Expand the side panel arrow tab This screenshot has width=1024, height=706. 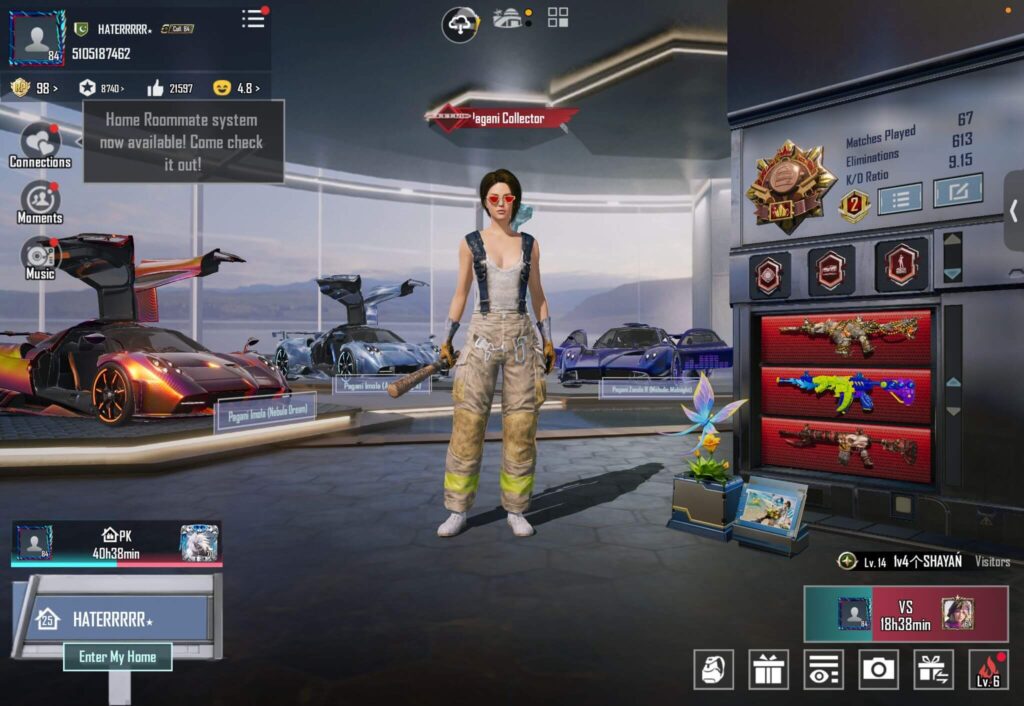(x=1013, y=210)
